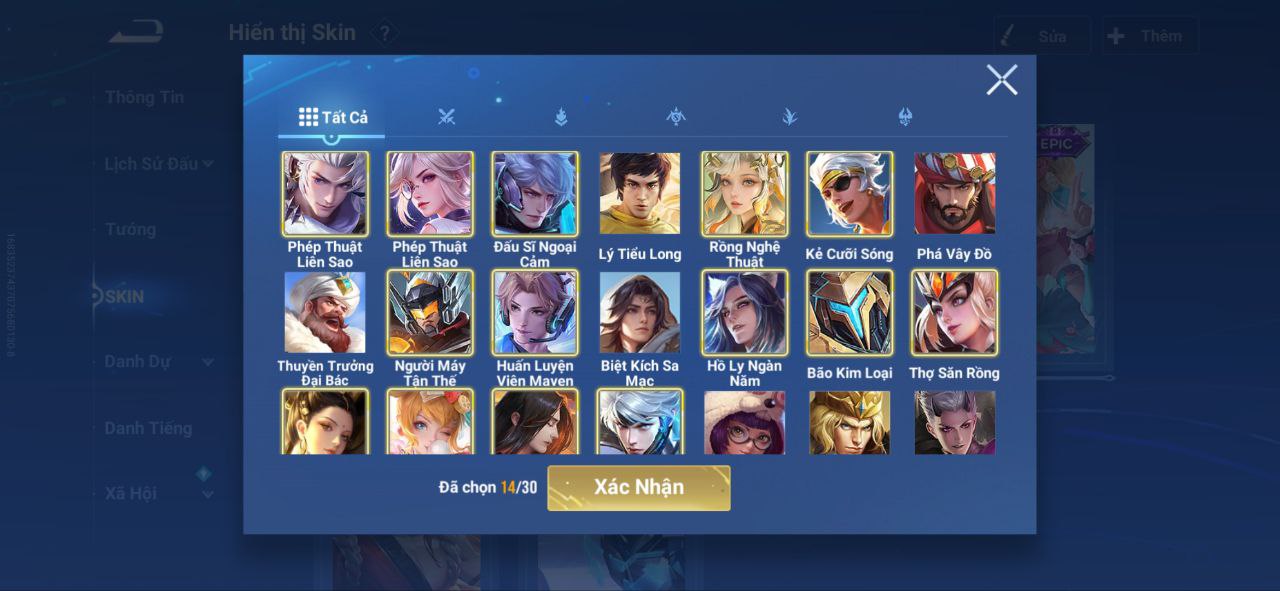Click the Thêm add button
This screenshot has width=1280, height=591.
(x=1150, y=36)
